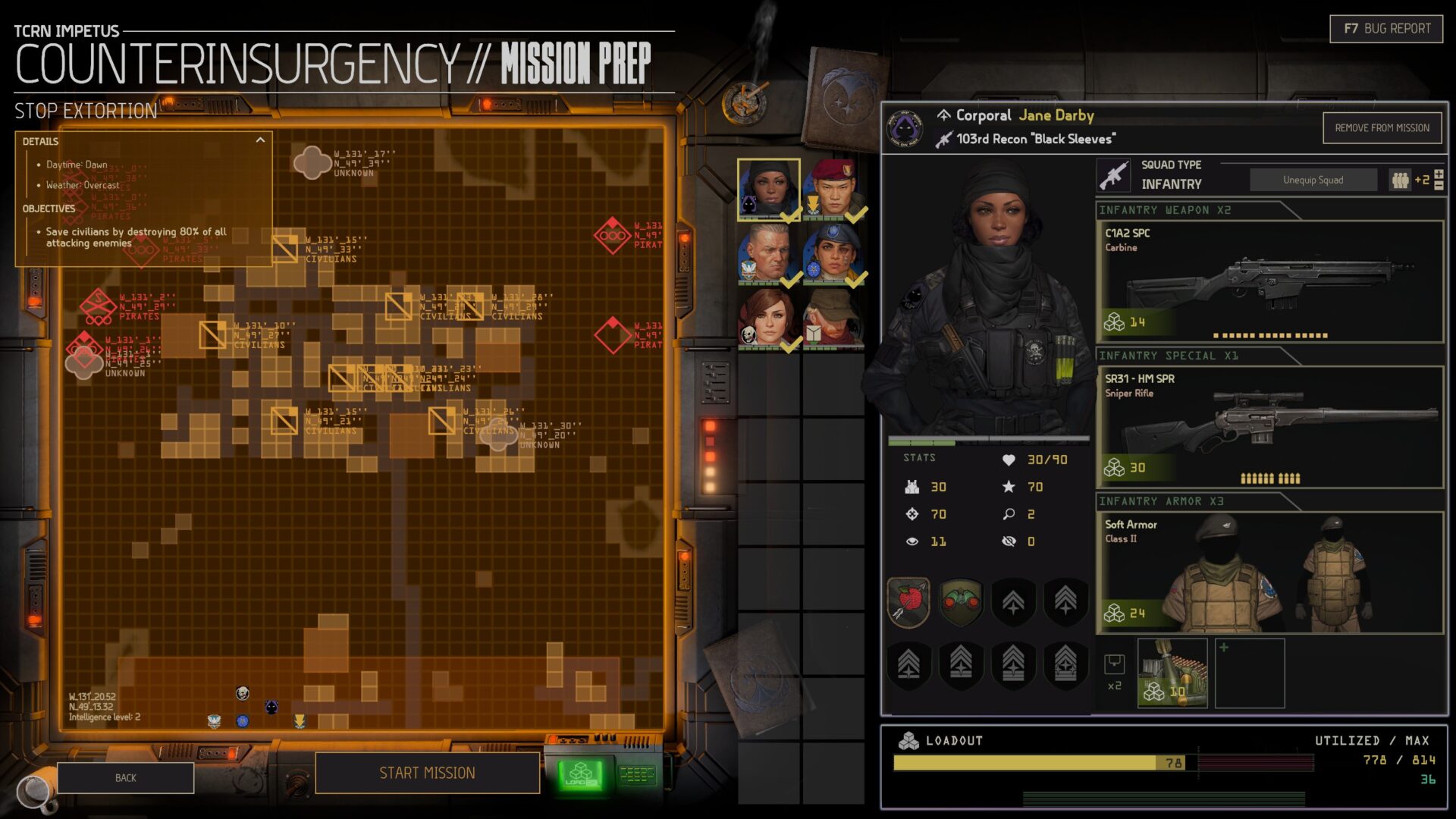The width and height of the screenshot is (1456, 819).
Task: Collapse the Details panel
Action: tap(260, 140)
